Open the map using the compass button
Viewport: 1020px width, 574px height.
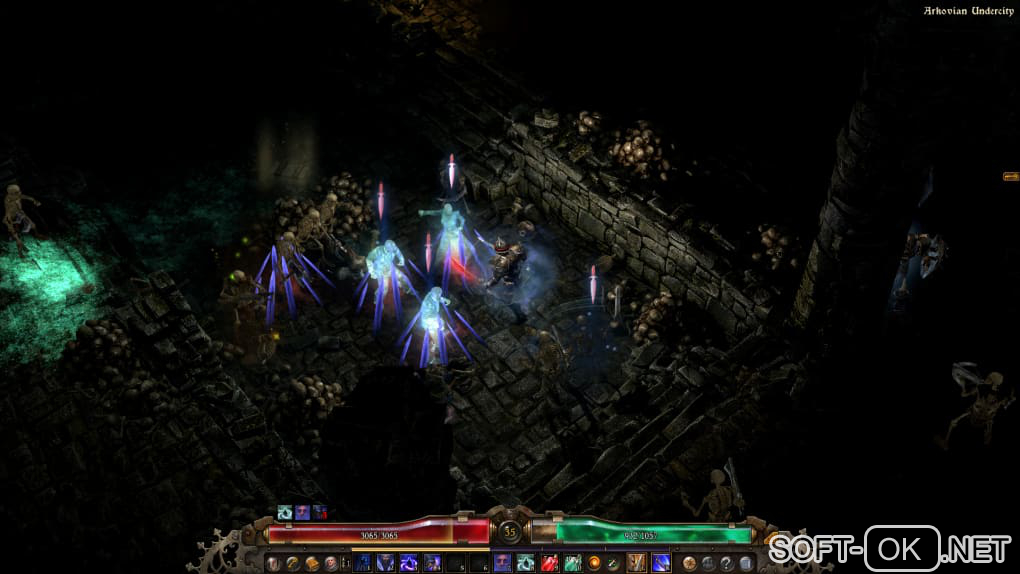(x=691, y=563)
